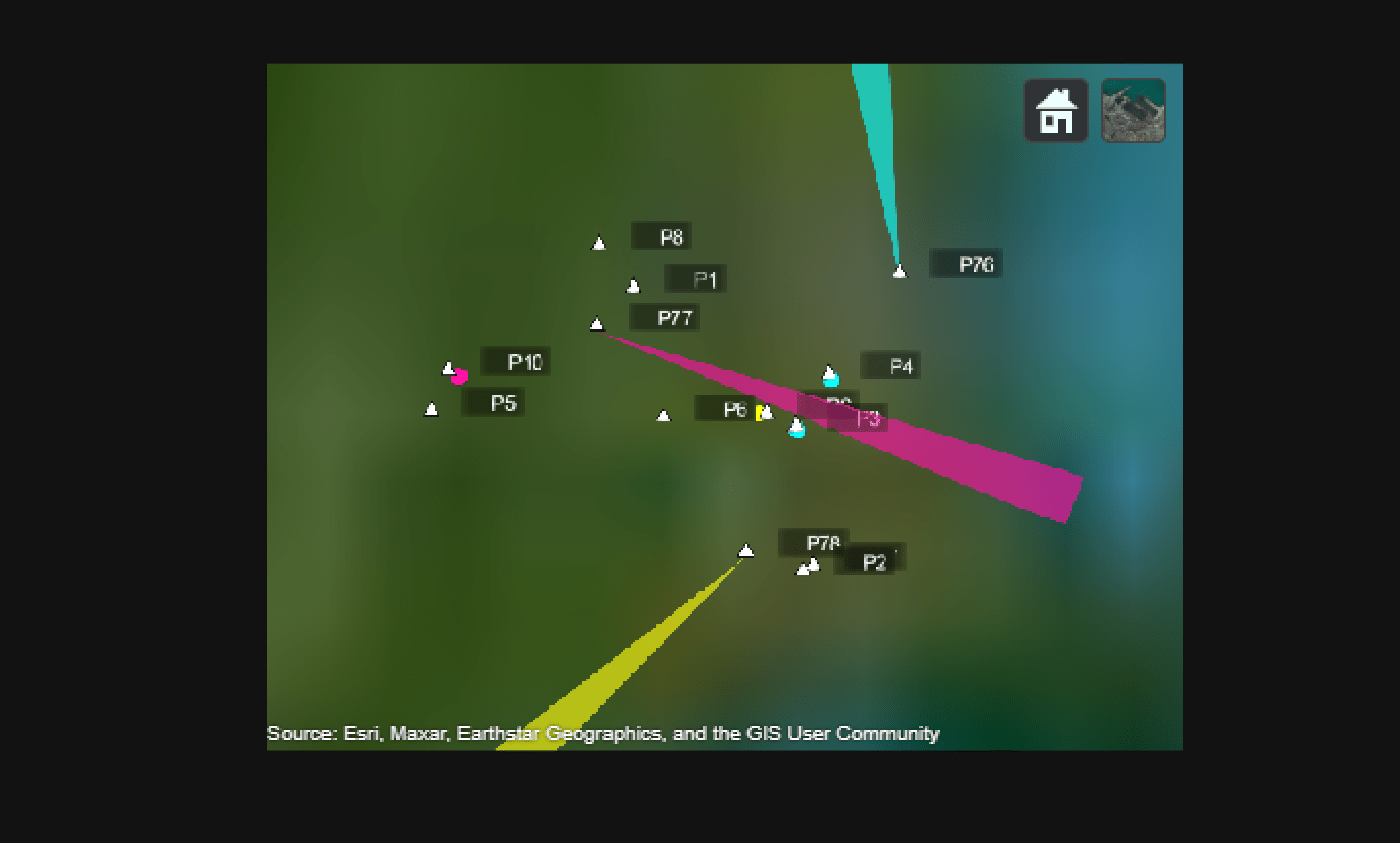Select the unlabeled marker left of P6
Viewport: 1400px width, 843px height.
(663, 413)
